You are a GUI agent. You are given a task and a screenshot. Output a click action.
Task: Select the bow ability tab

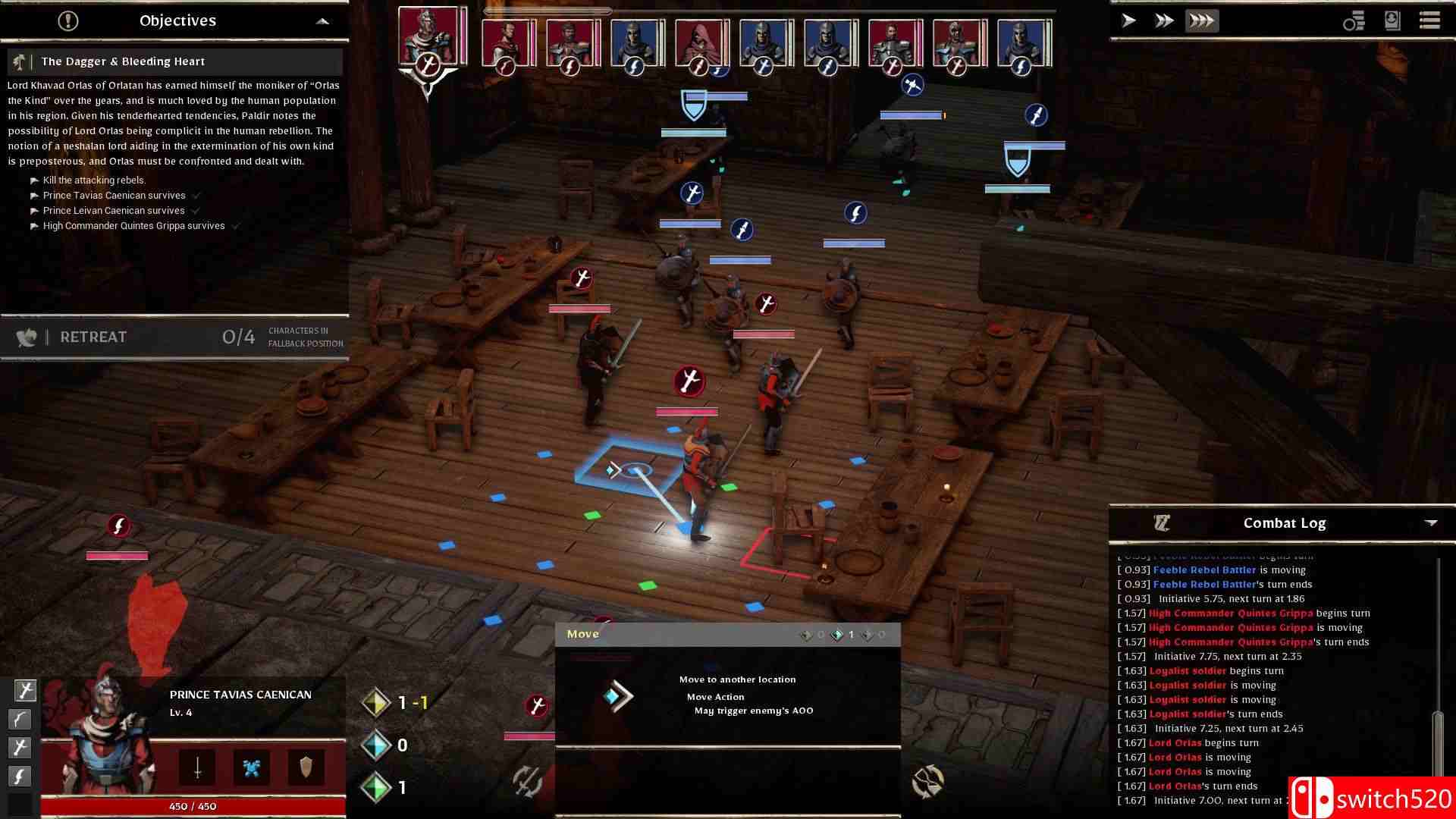pyautogui.click(x=20, y=719)
